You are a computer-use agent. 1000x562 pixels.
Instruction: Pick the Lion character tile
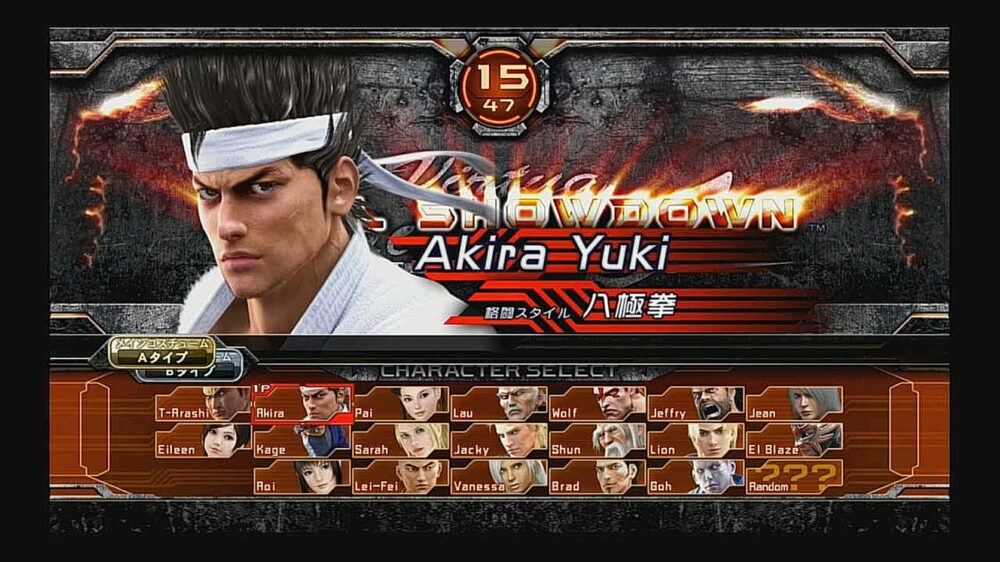695,441
